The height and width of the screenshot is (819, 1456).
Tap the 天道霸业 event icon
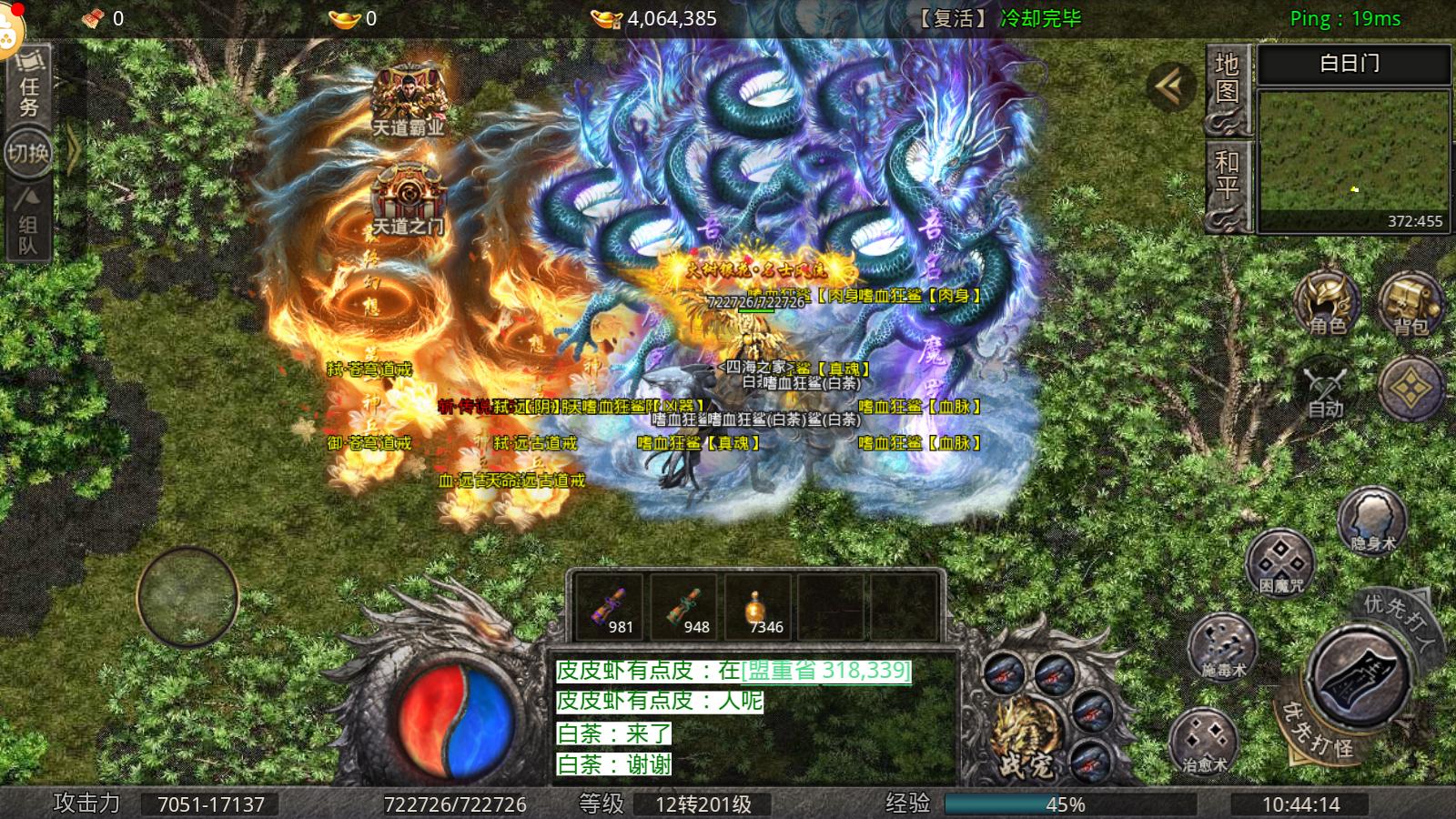pyautogui.click(x=409, y=89)
